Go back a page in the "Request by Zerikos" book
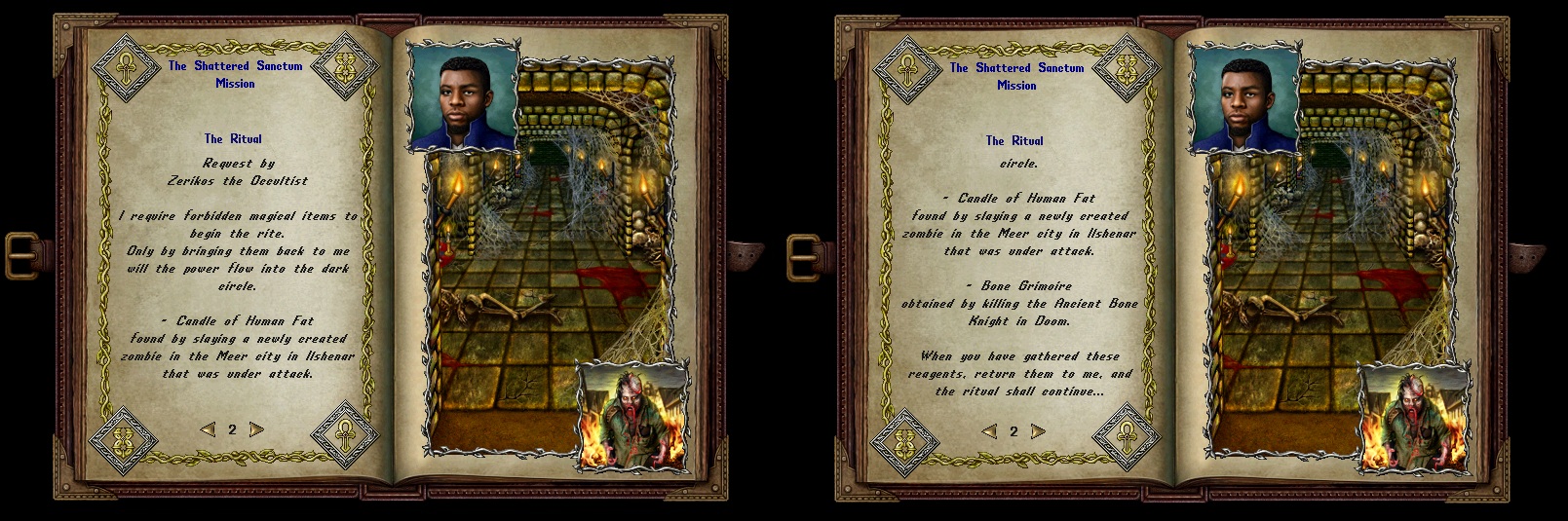The height and width of the screenshot is (521, 1568). [208, 429]
